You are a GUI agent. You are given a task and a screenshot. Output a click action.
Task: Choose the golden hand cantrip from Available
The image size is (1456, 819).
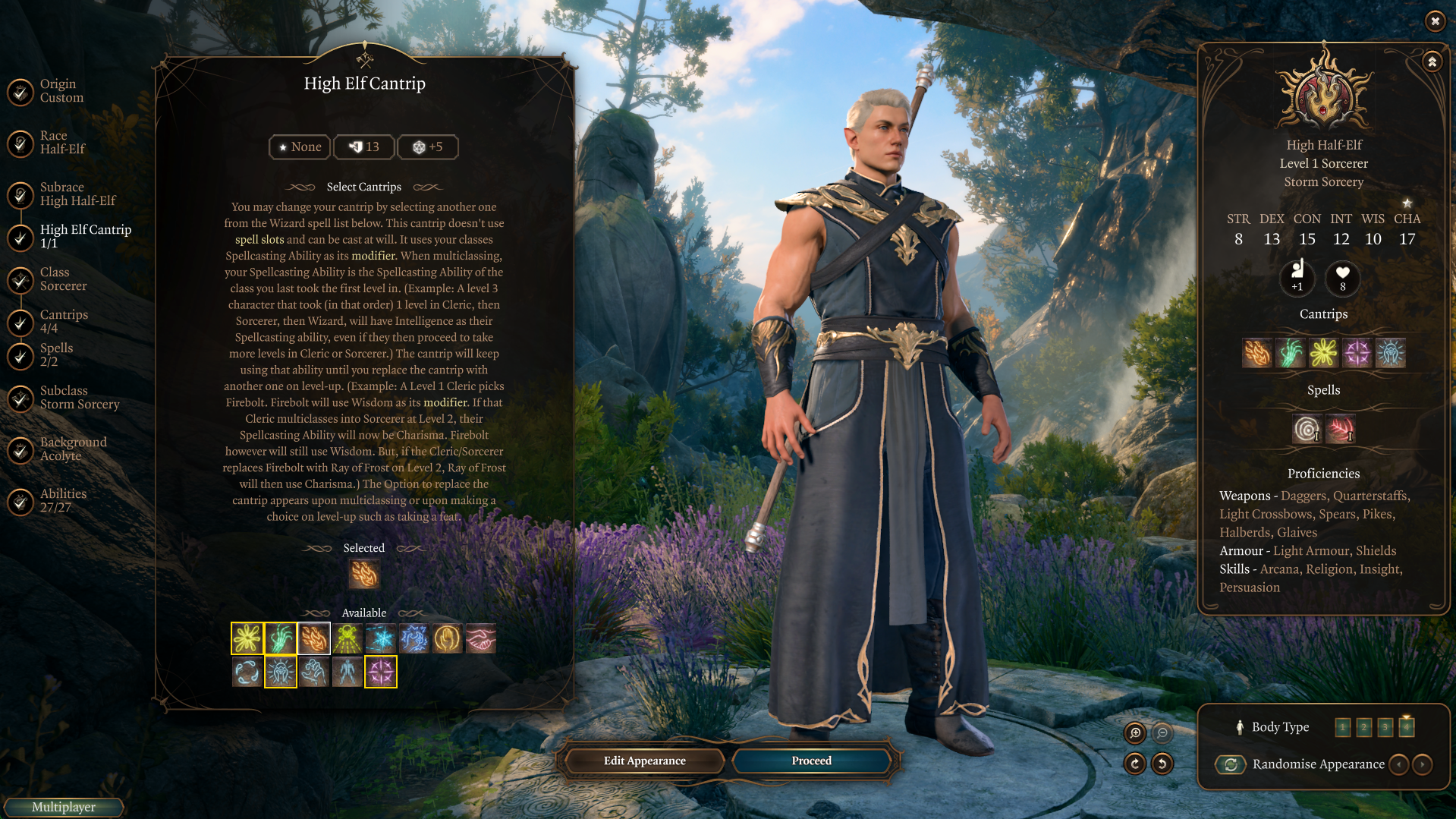448,639
